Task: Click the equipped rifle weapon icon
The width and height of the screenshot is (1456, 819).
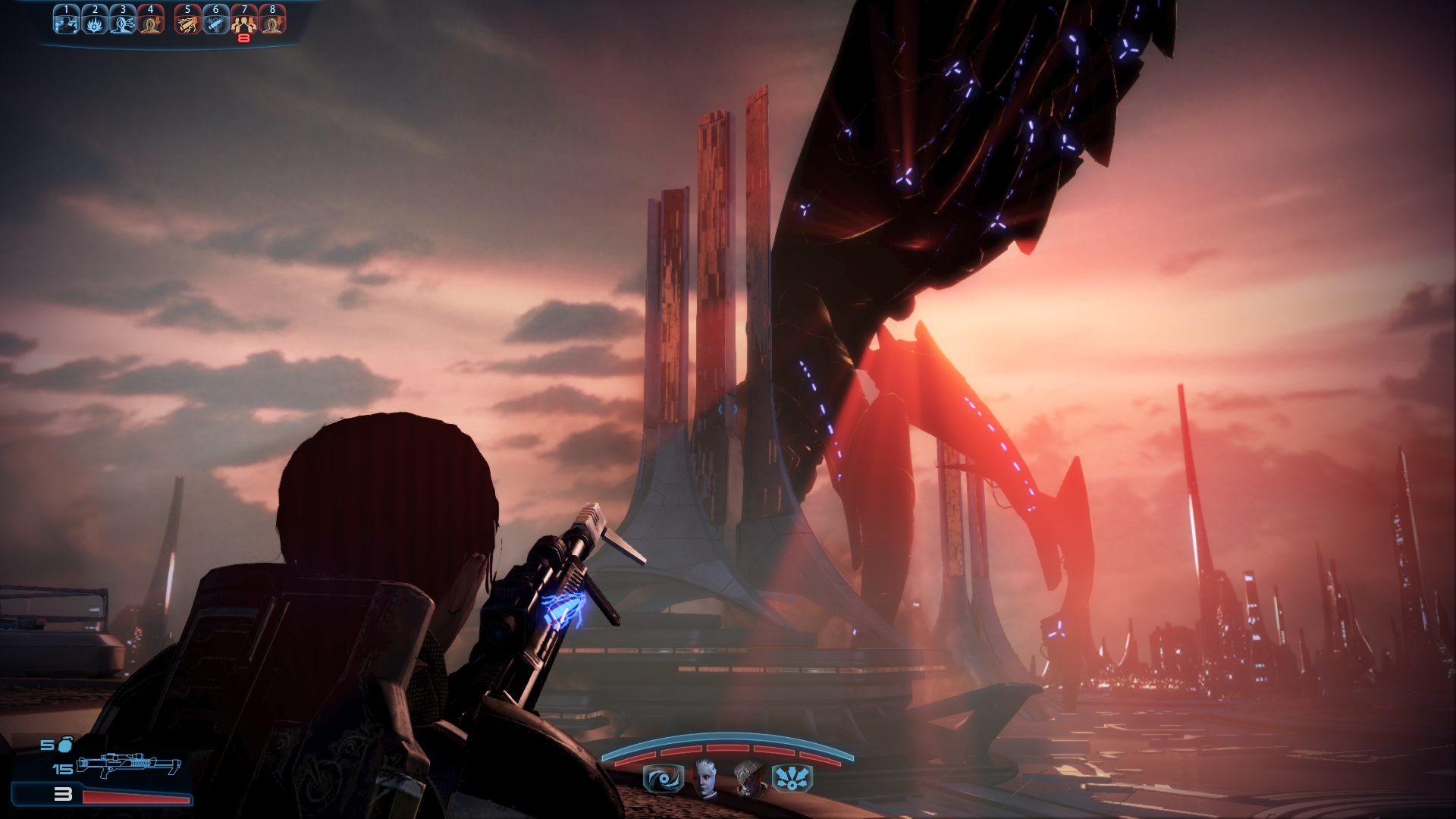Action: click(129, 765)
